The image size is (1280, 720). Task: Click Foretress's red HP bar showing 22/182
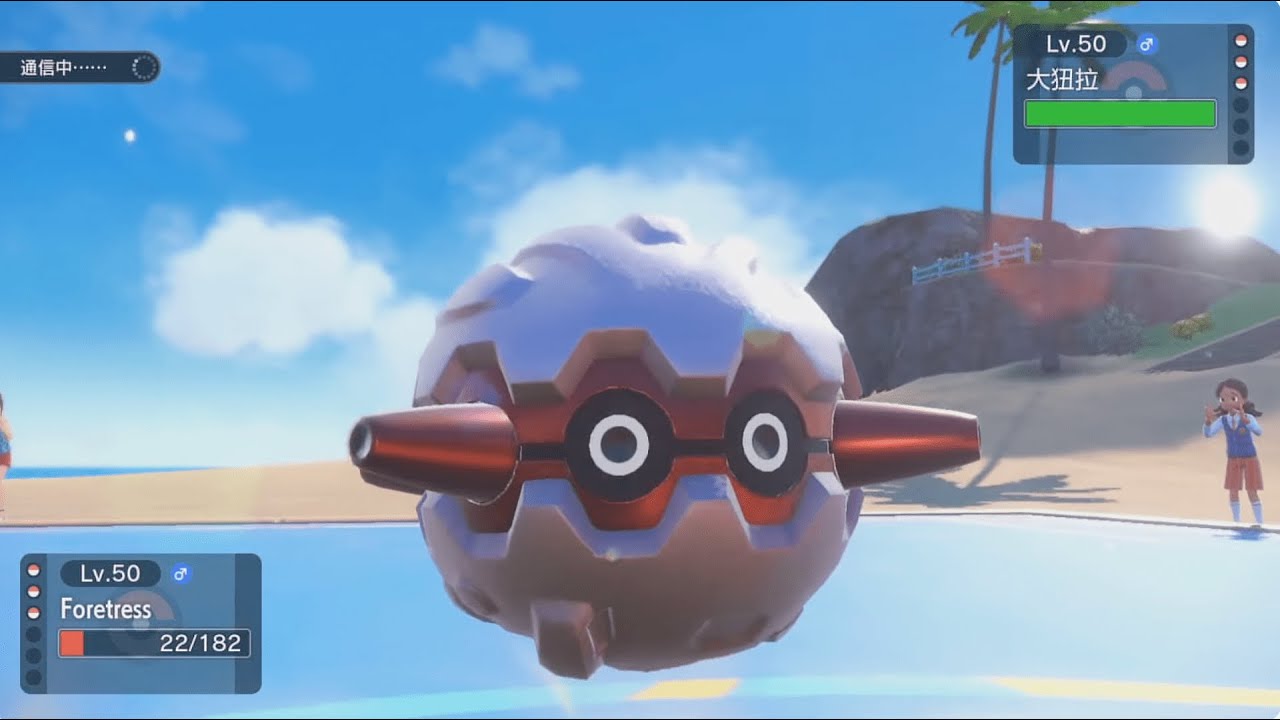pyautogui.click(x=151, y=642)
